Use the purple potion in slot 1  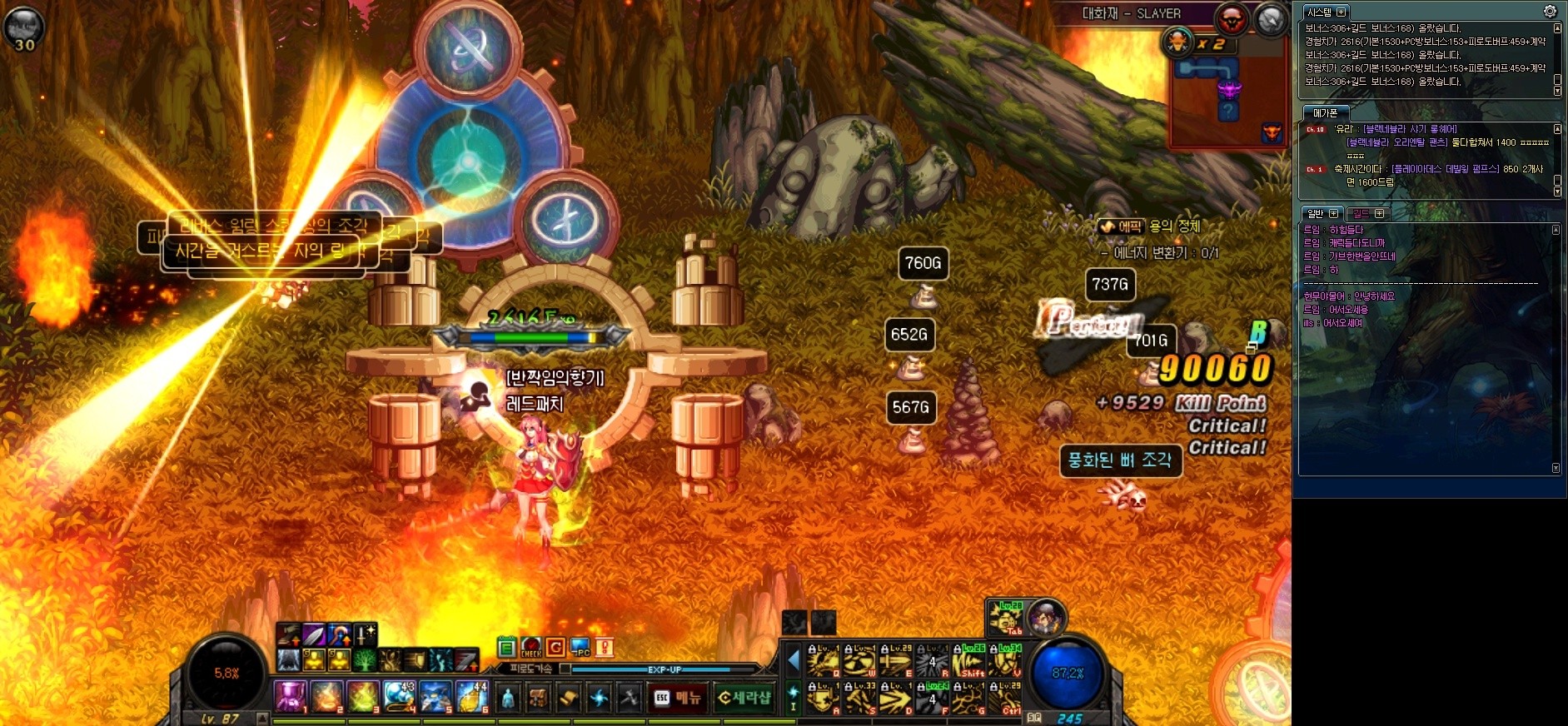coord(290,697)
